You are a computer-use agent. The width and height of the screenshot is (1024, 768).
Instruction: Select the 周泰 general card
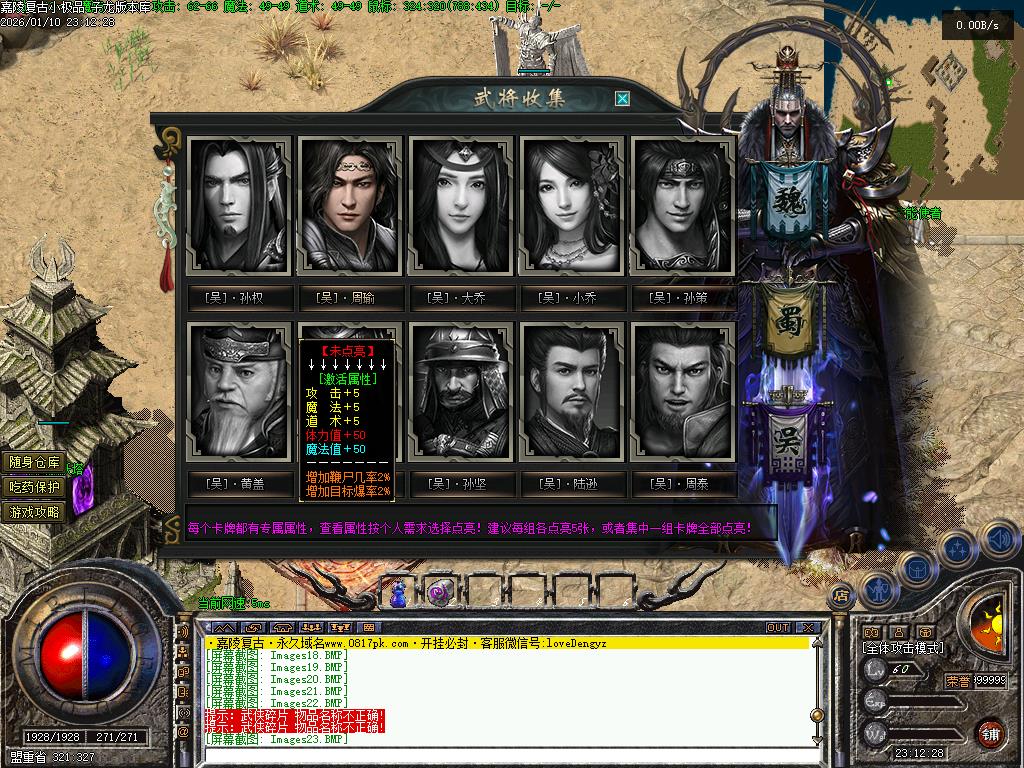click(x=683, y=391)
